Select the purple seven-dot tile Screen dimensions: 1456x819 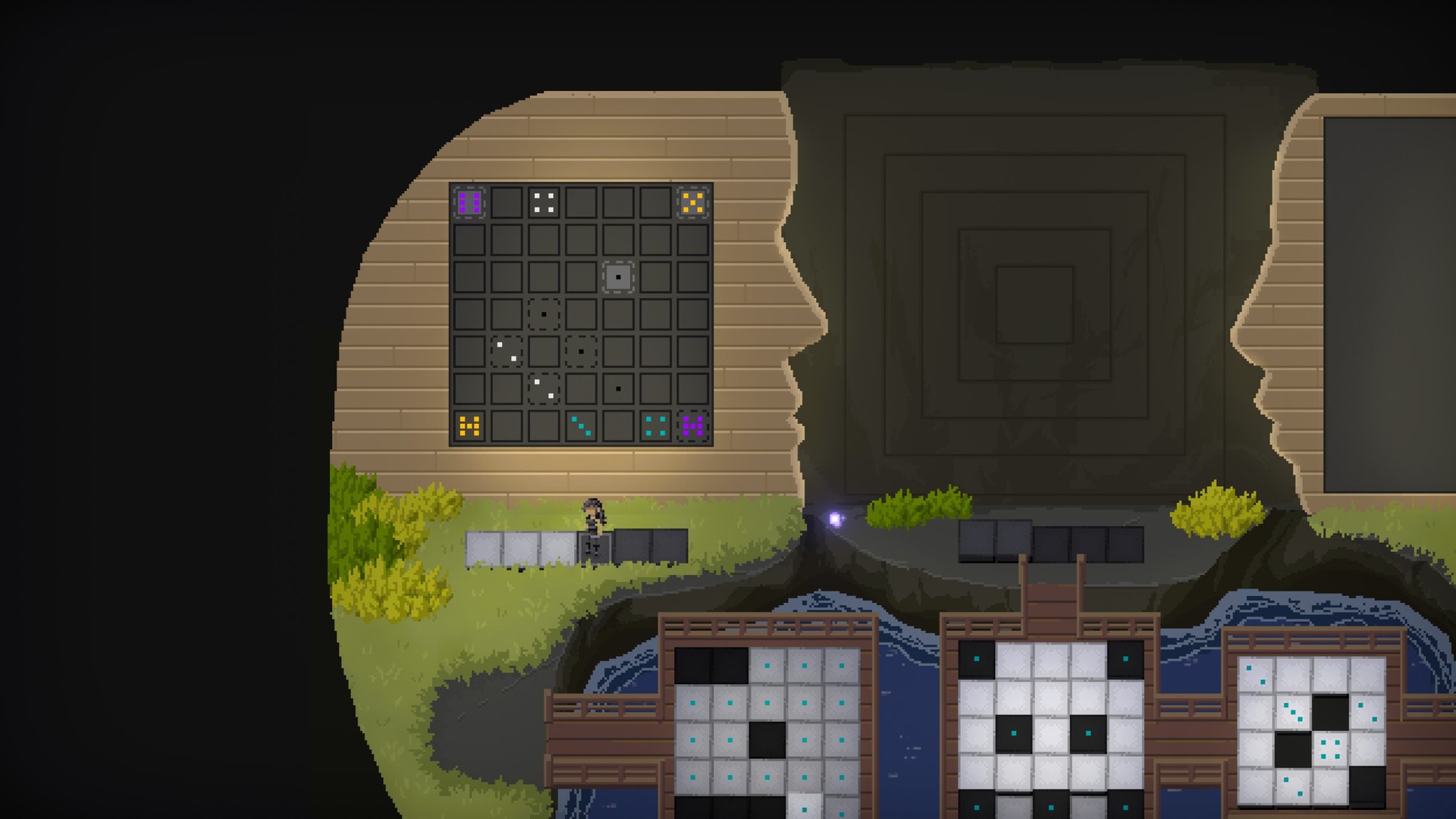tap(693, 426)
